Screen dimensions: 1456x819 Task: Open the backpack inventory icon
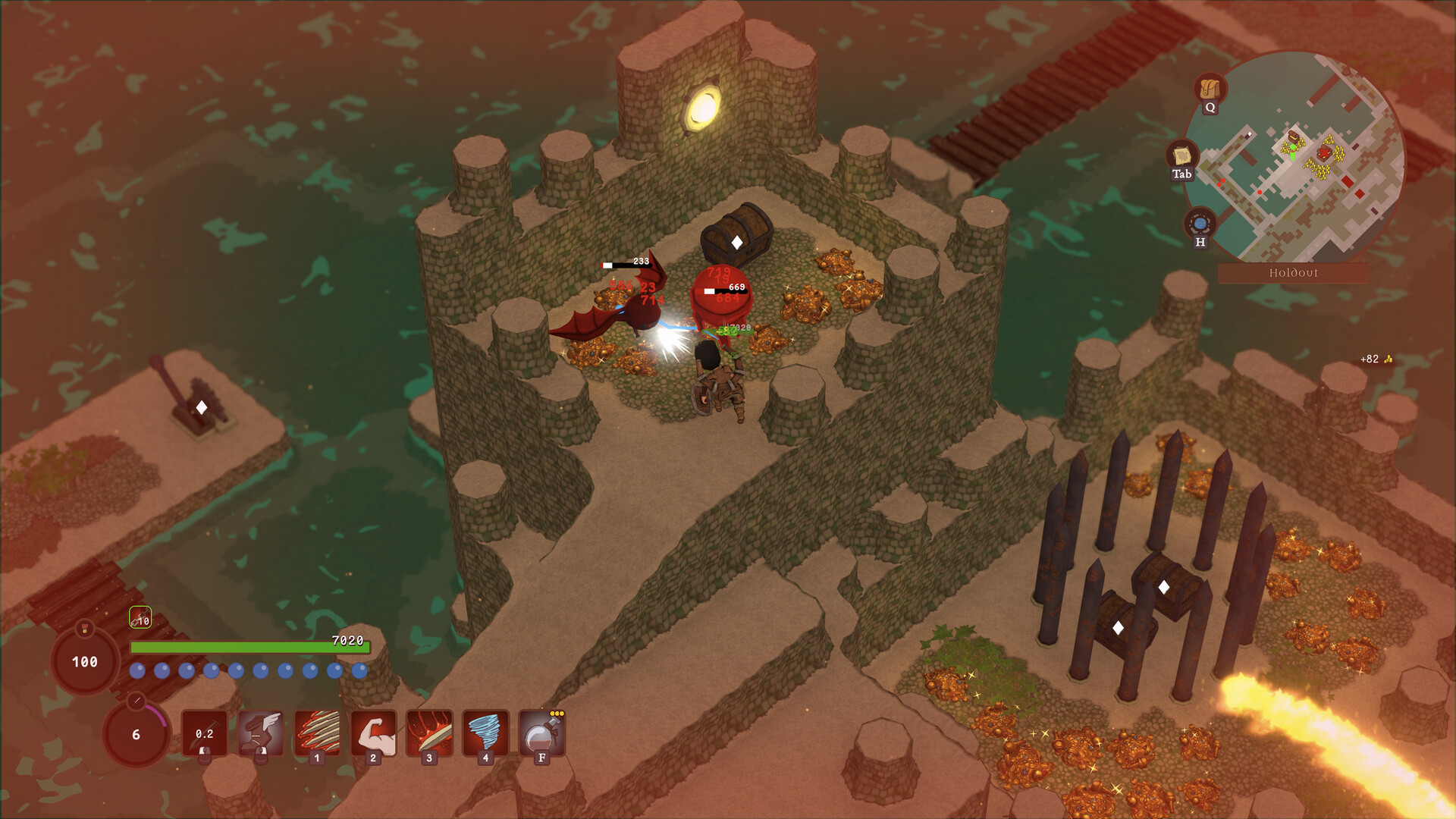point(1210,89)
